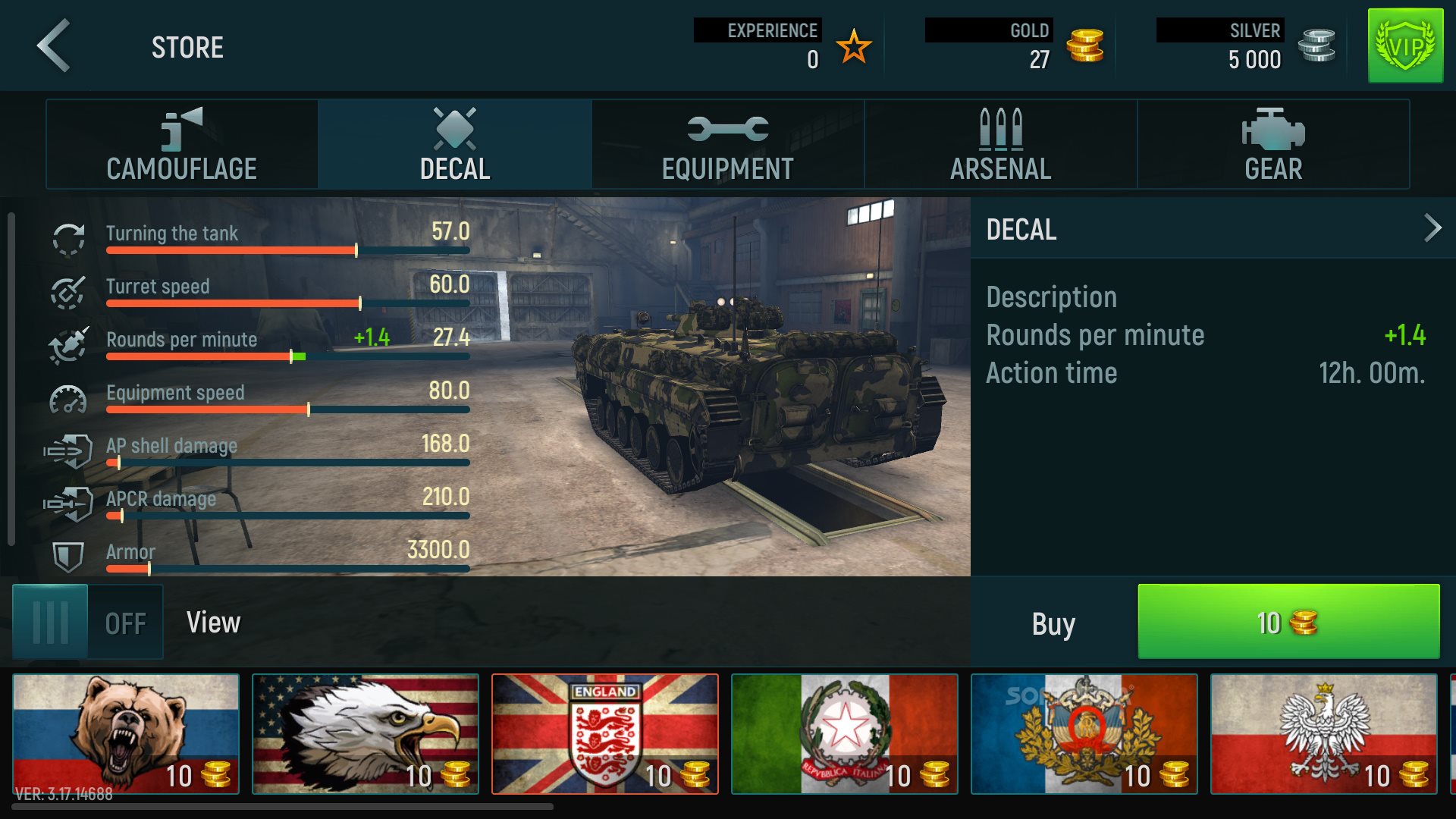
Task: Open the Gear tab
Action: [x=1272, y=144]
